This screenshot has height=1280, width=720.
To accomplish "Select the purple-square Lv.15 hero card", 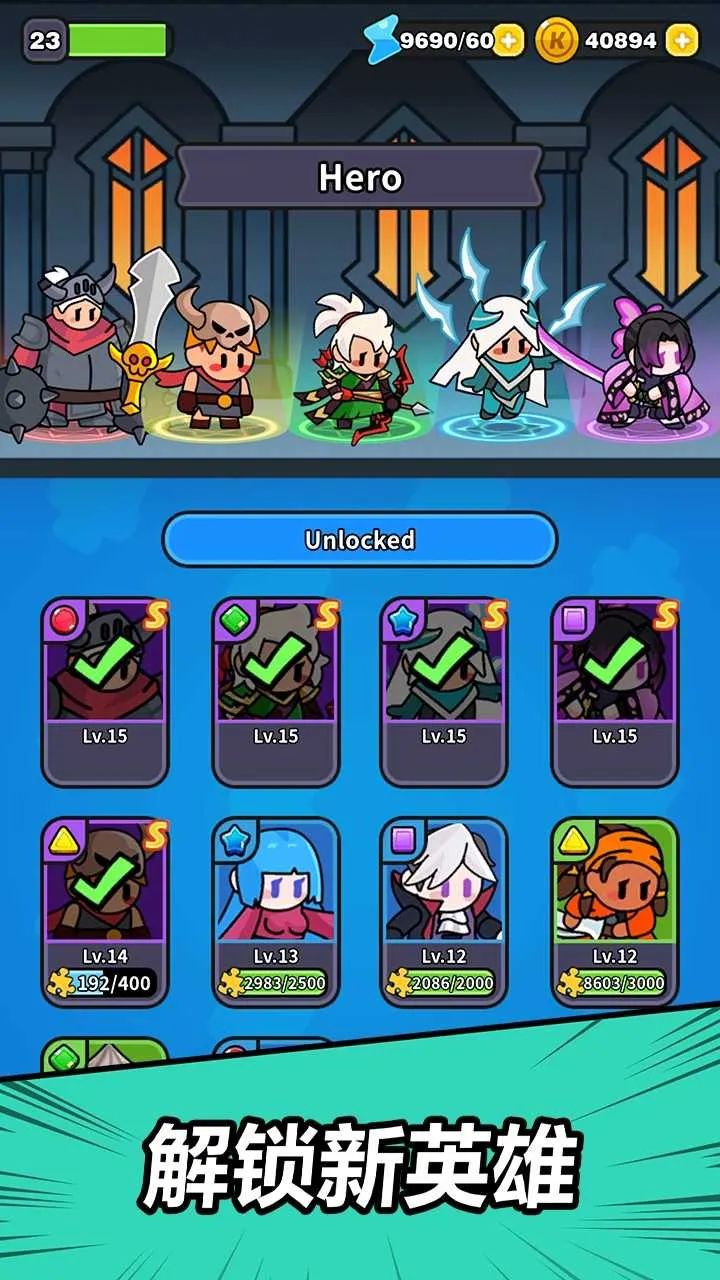I will click(615, 692).
